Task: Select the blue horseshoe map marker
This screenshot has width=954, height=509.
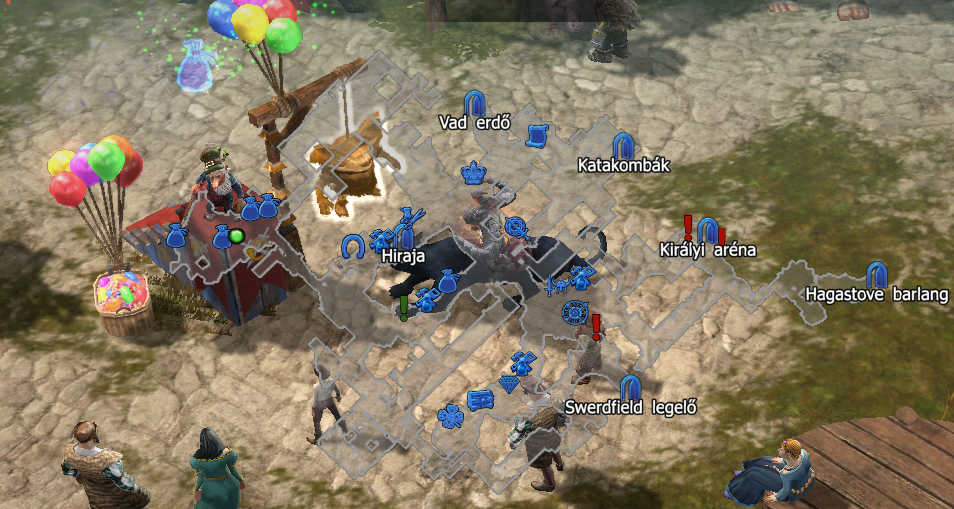Action: [351, 246]
